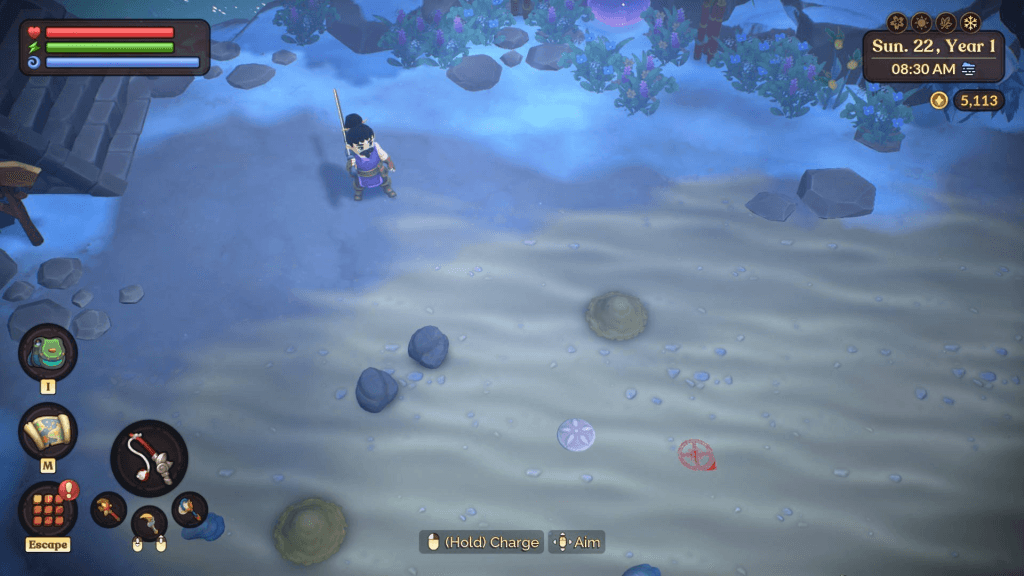1024x576 pixels.
Task: Open the world map scroll icon
Action: click(47, 431)
